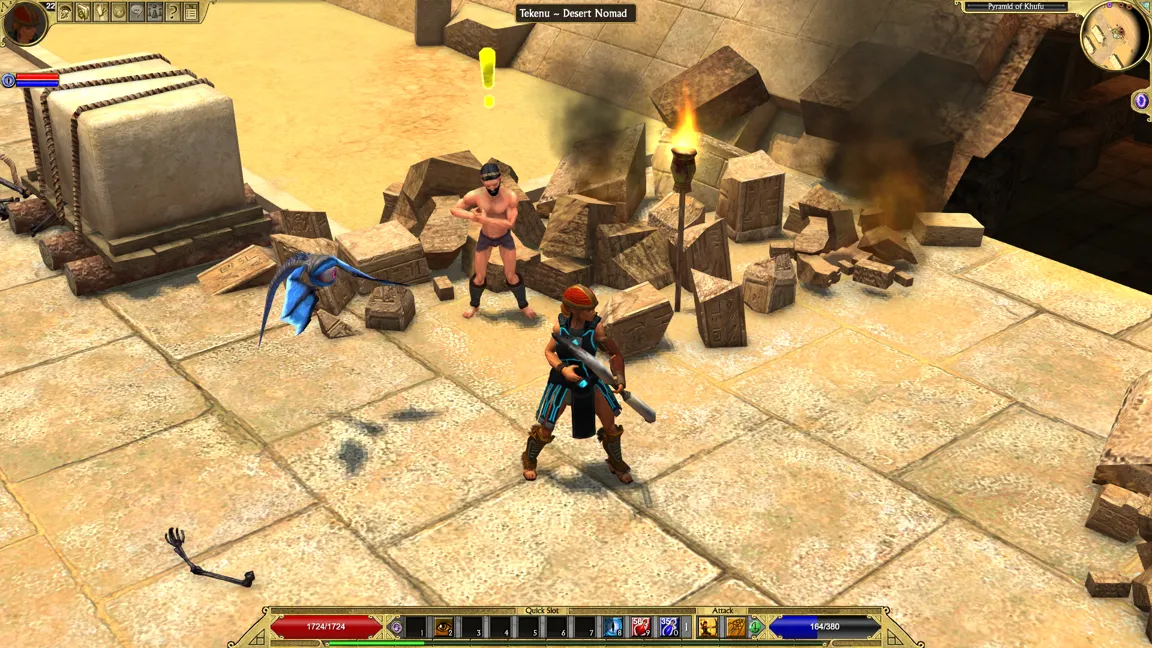Image resolution: width=1152 pixels, height=648 pixels.
Task: Open the skills book icon
Action: coord(83,12)
